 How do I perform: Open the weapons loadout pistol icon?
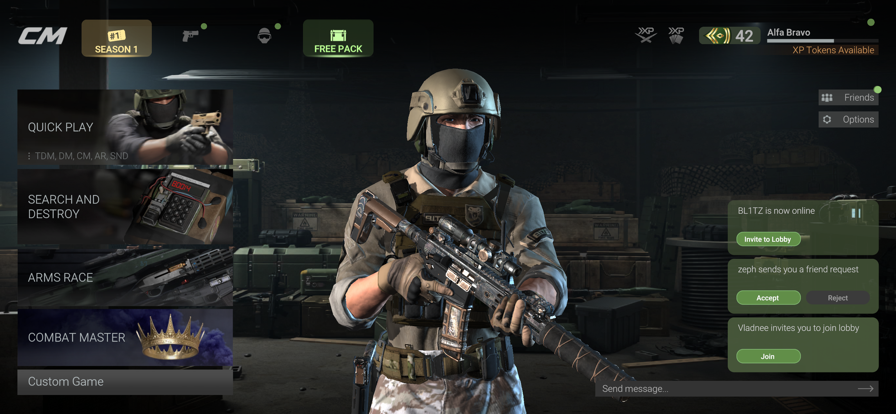[x=190, y=37]
